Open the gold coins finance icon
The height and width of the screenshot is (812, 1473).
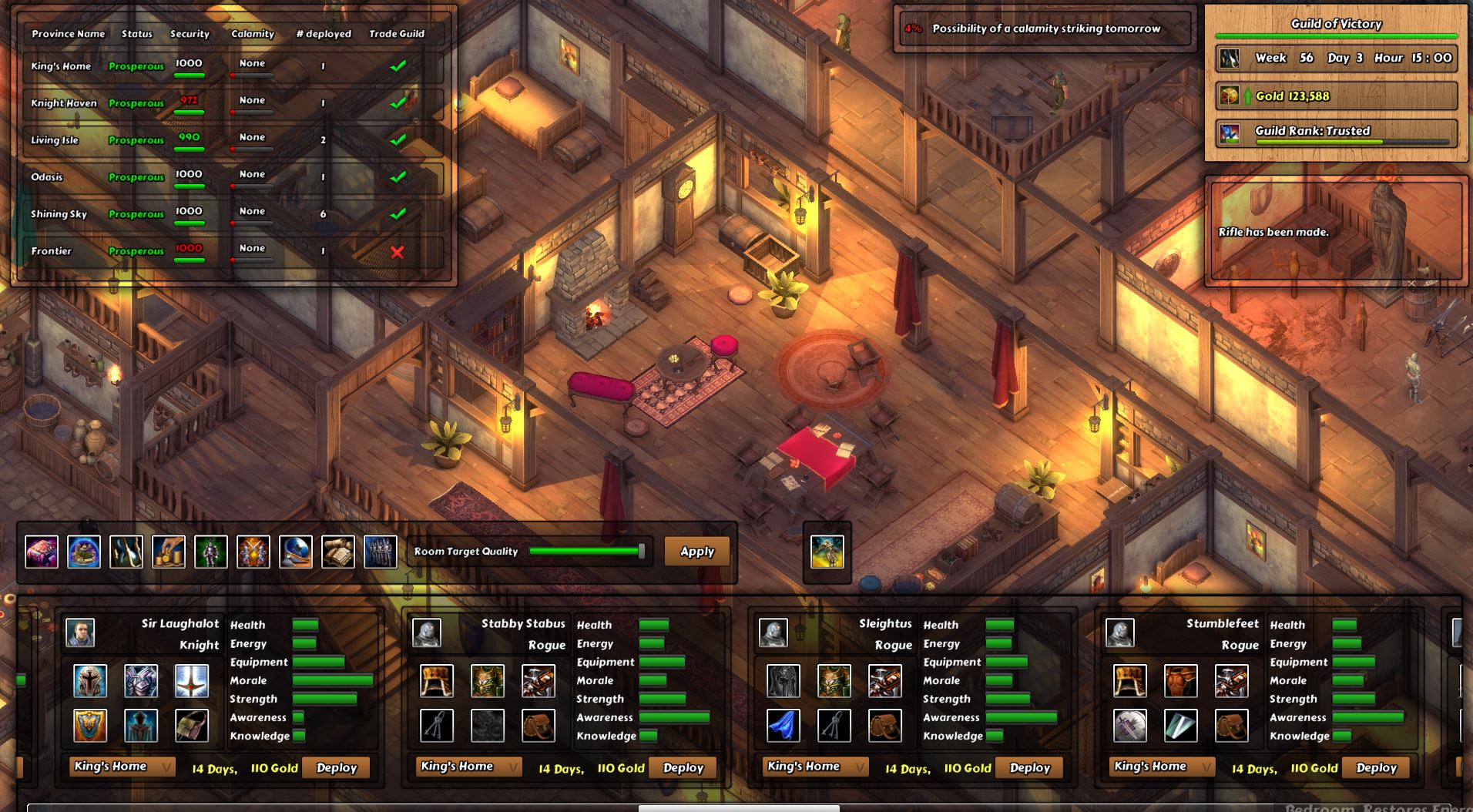click(169, 551)
